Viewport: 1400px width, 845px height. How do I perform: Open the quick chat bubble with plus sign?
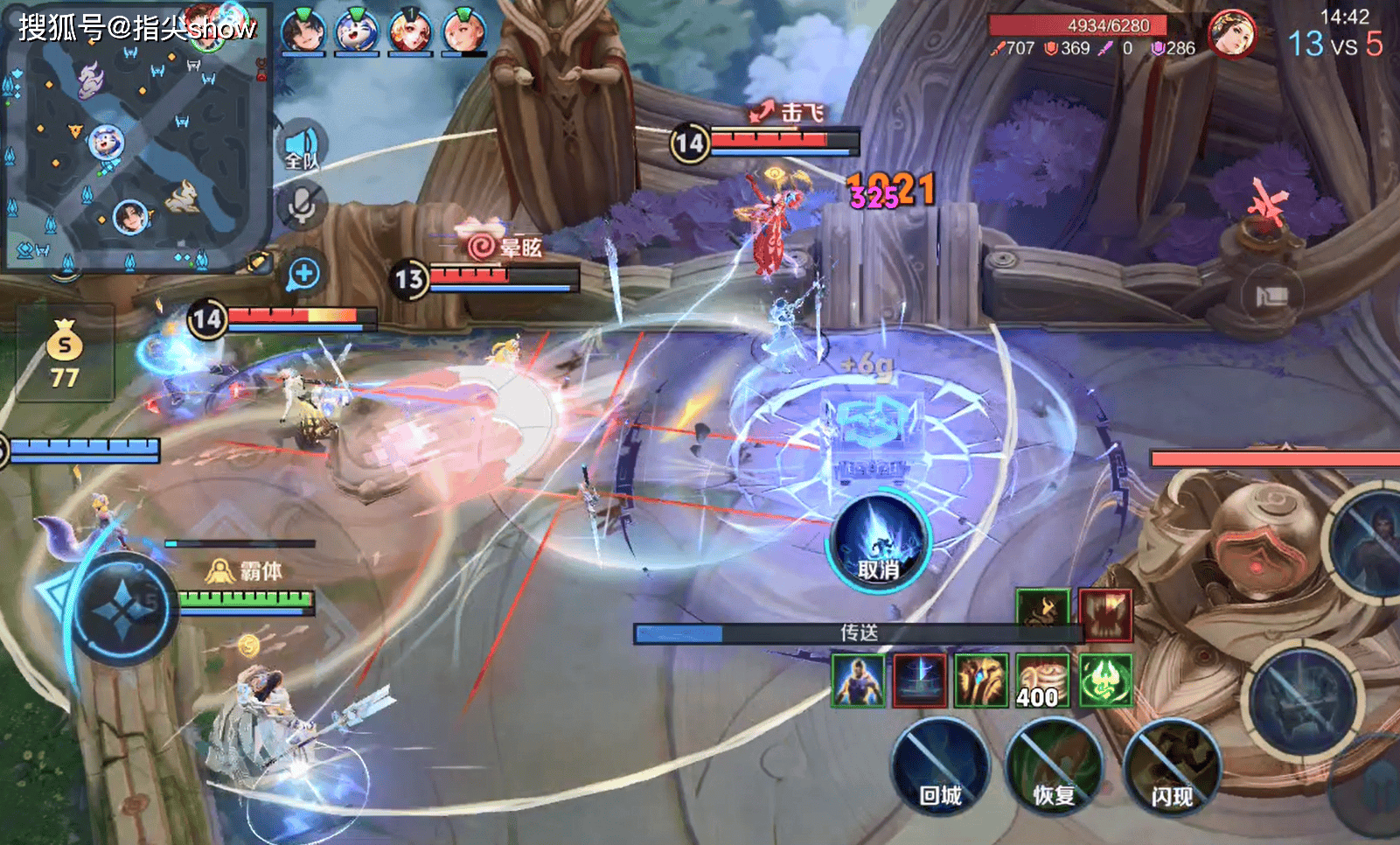pyautogui.click(x=303, y=274)
